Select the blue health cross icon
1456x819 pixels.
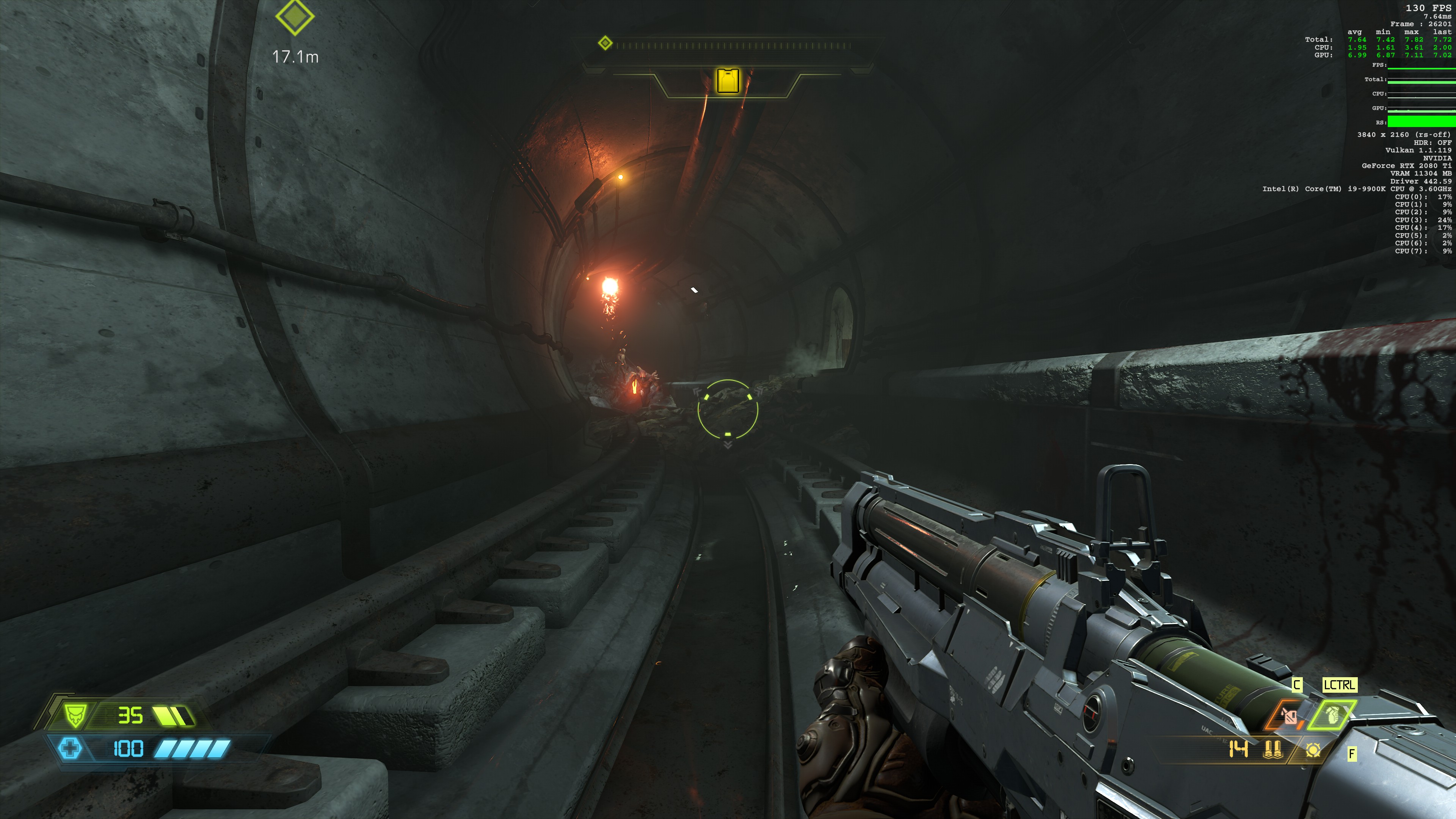pos(70,748)
